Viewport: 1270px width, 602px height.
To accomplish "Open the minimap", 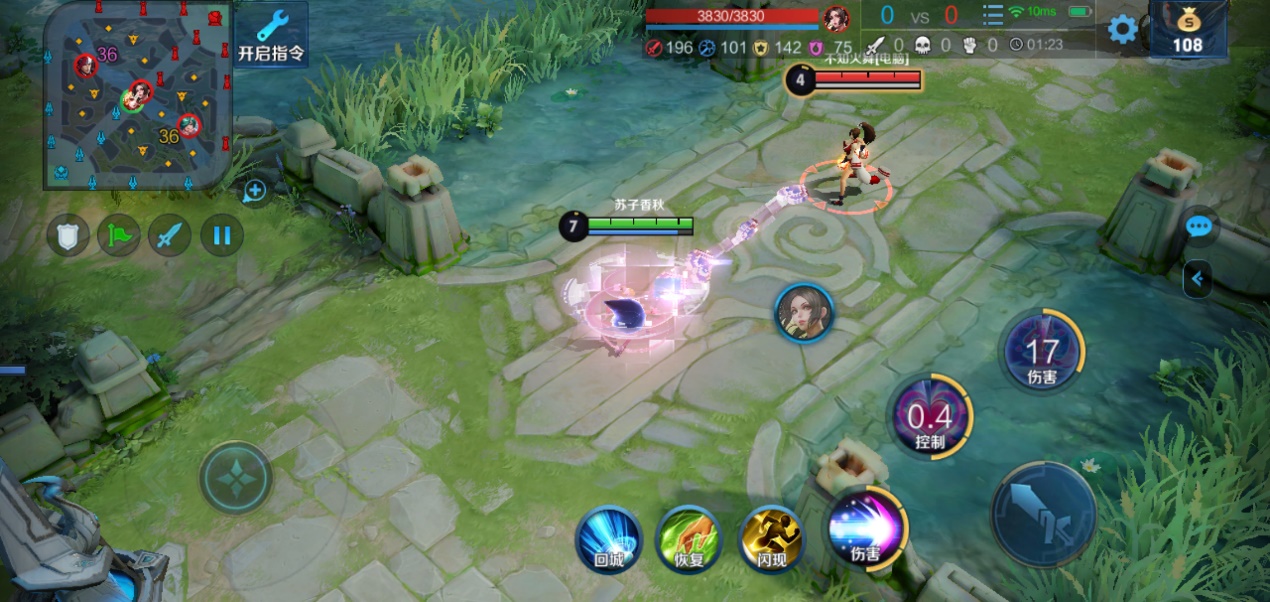I will (x=138, y=95).
